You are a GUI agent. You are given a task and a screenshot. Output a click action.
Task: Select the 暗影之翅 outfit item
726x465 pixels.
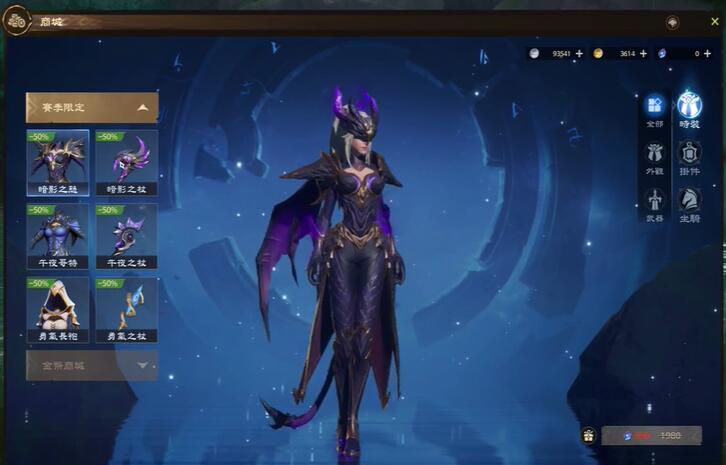tap(58, 162)
